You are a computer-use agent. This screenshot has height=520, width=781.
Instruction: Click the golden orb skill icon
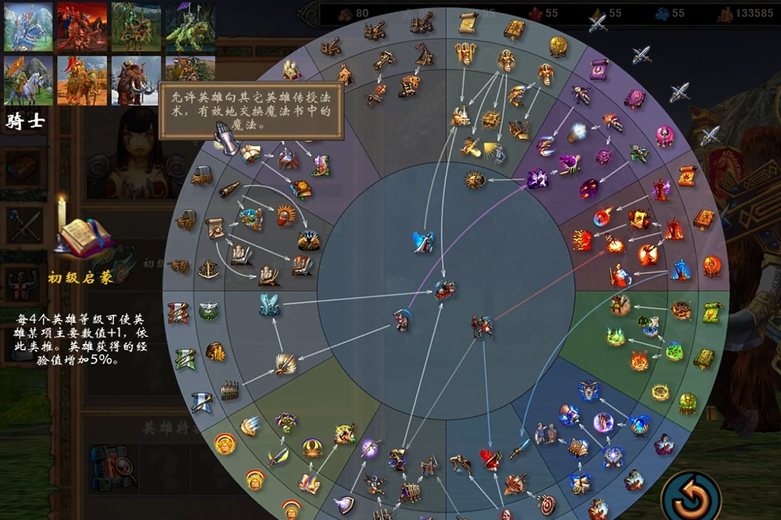(x=558, y=46)
